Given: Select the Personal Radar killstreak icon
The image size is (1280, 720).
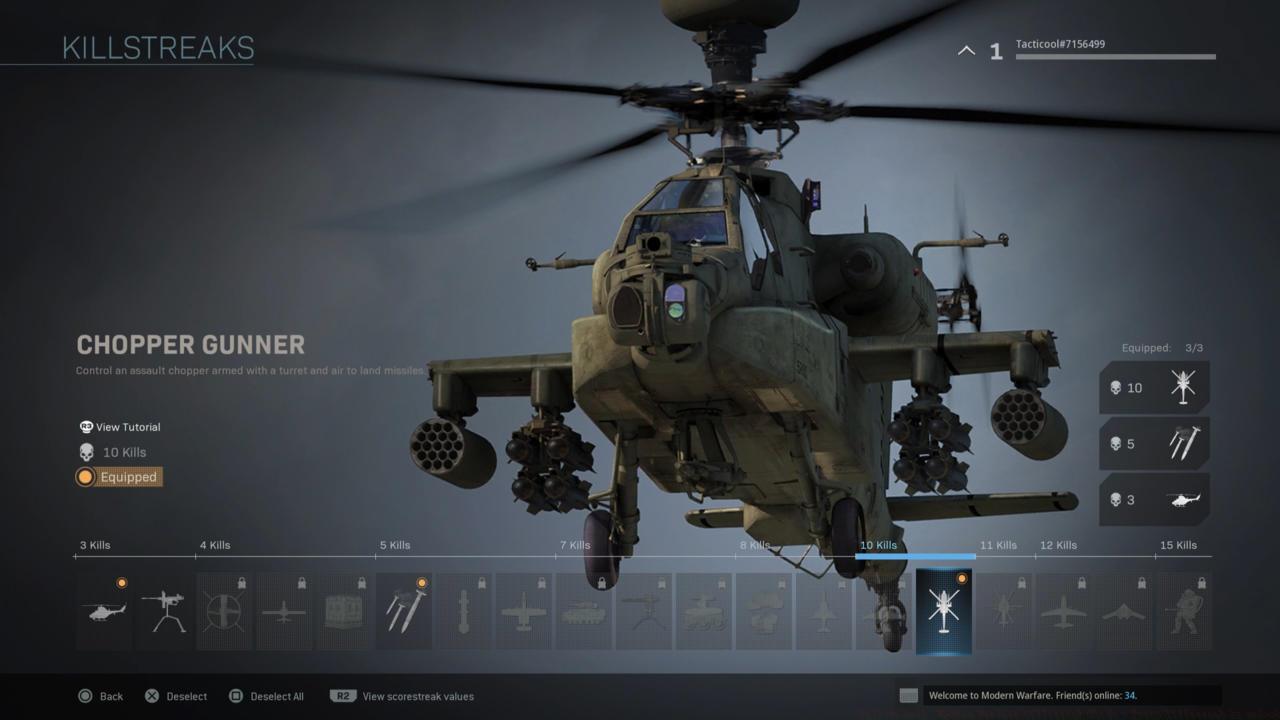Looking at the screenshot, I should tap(104, 610).
